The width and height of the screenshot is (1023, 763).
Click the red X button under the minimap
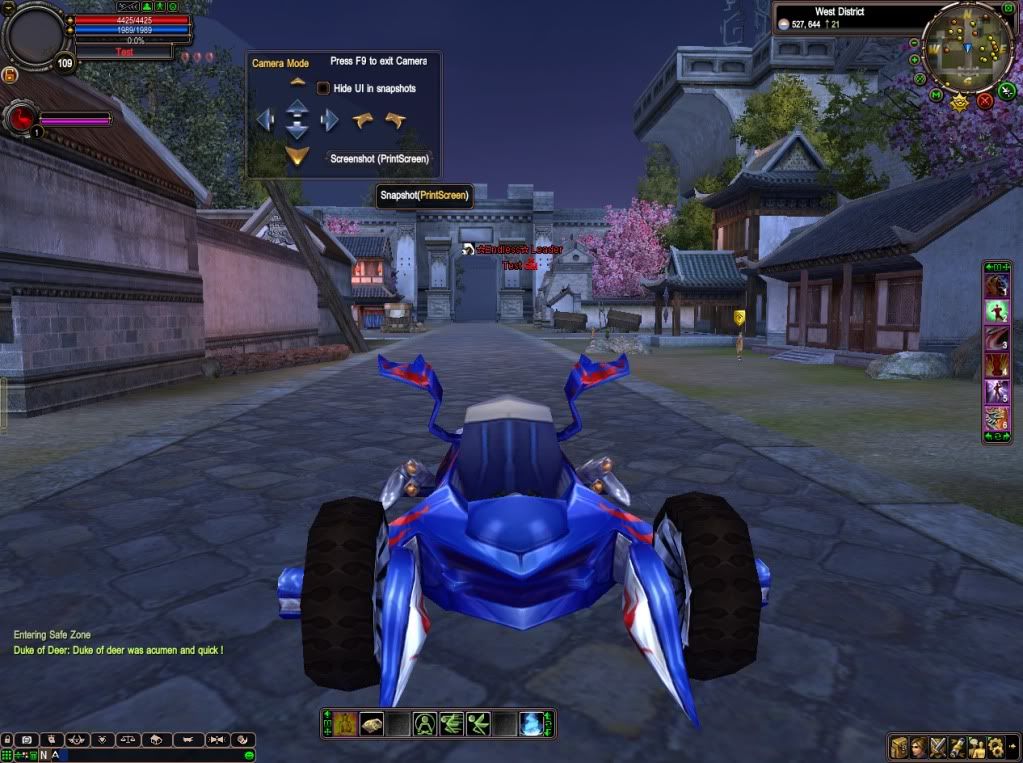(985, 100)
